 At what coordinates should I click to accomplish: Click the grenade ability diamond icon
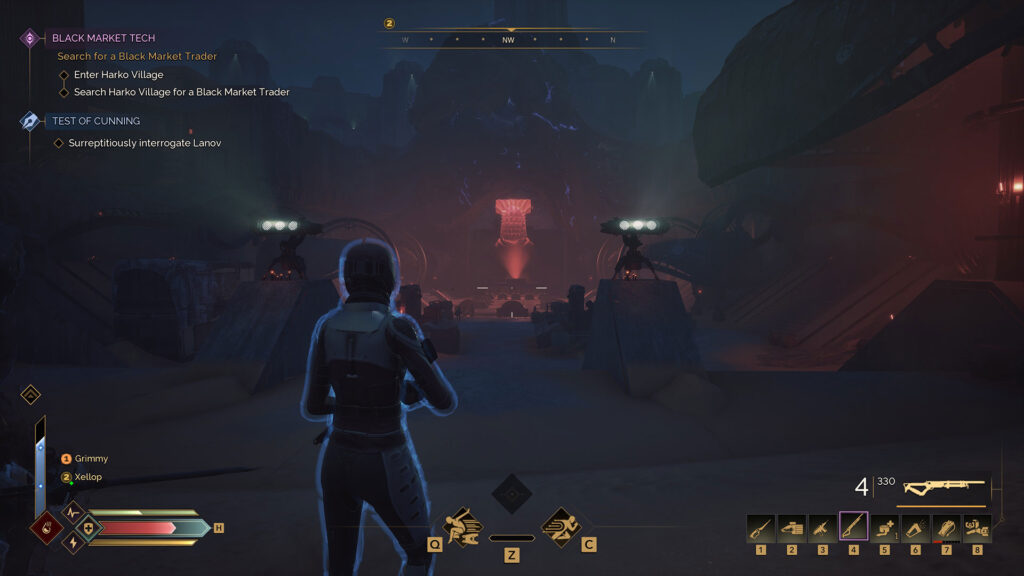46,528
